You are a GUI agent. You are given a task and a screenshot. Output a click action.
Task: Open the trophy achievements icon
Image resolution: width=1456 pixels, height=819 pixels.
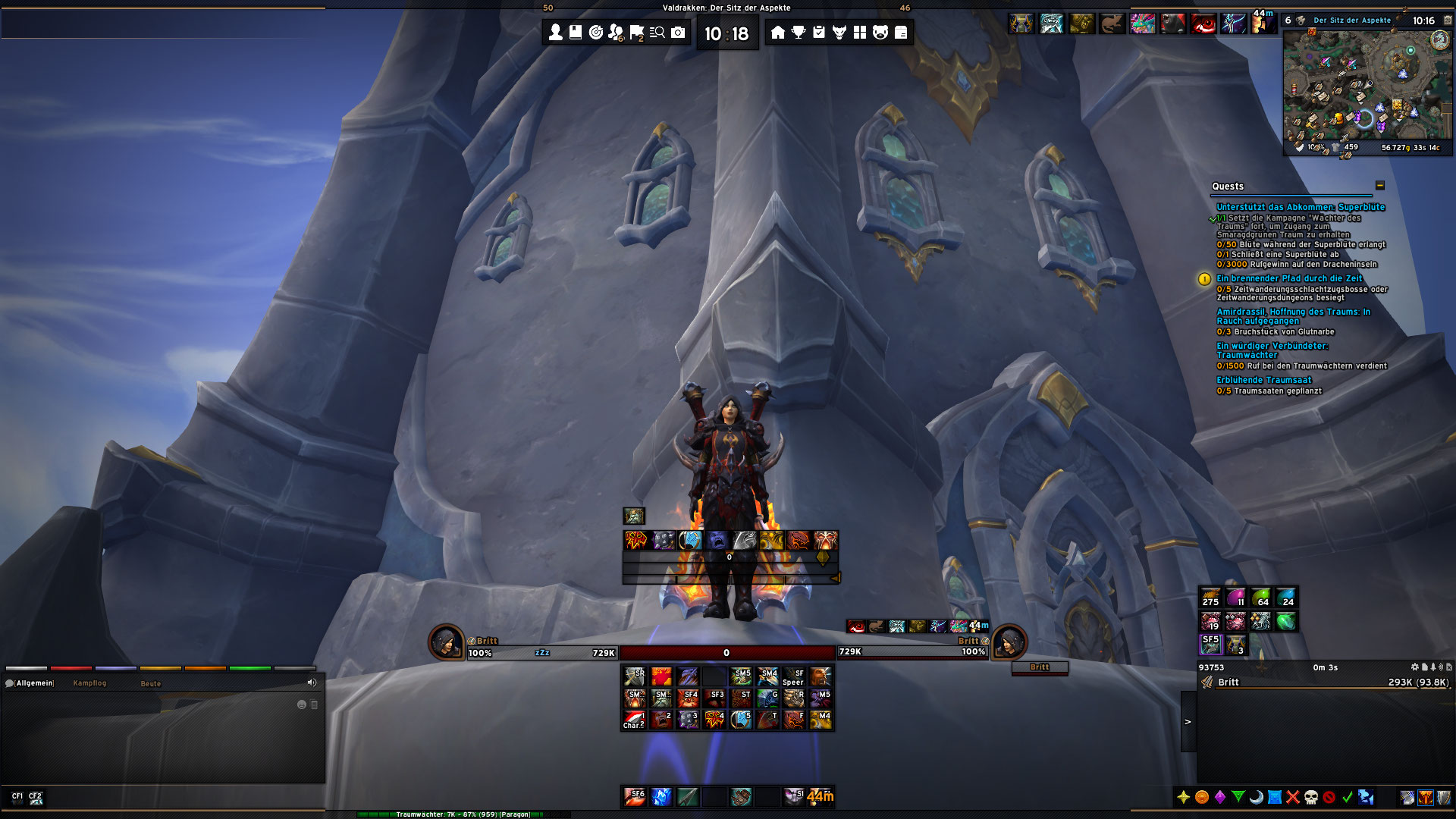click(x=799, y=32)
